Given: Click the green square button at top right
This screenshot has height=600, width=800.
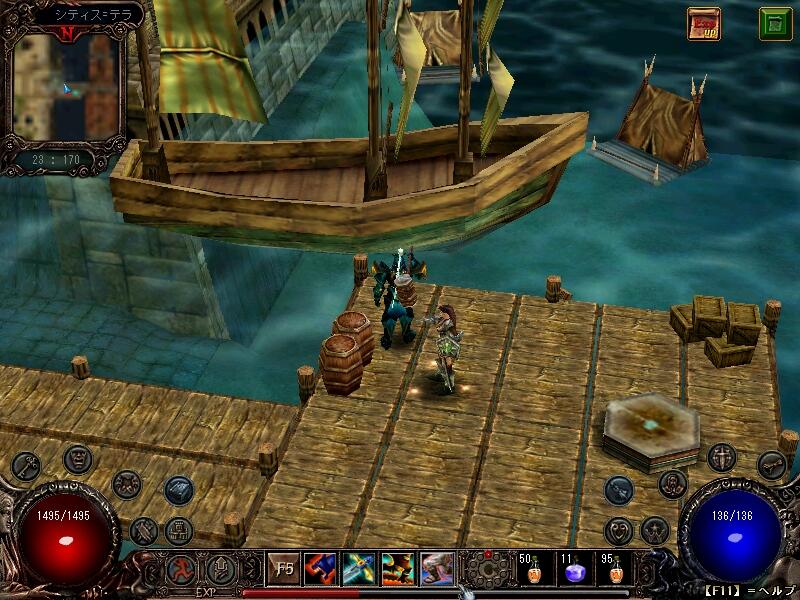Looking at the screenshot, I should [x=775, y=23].
